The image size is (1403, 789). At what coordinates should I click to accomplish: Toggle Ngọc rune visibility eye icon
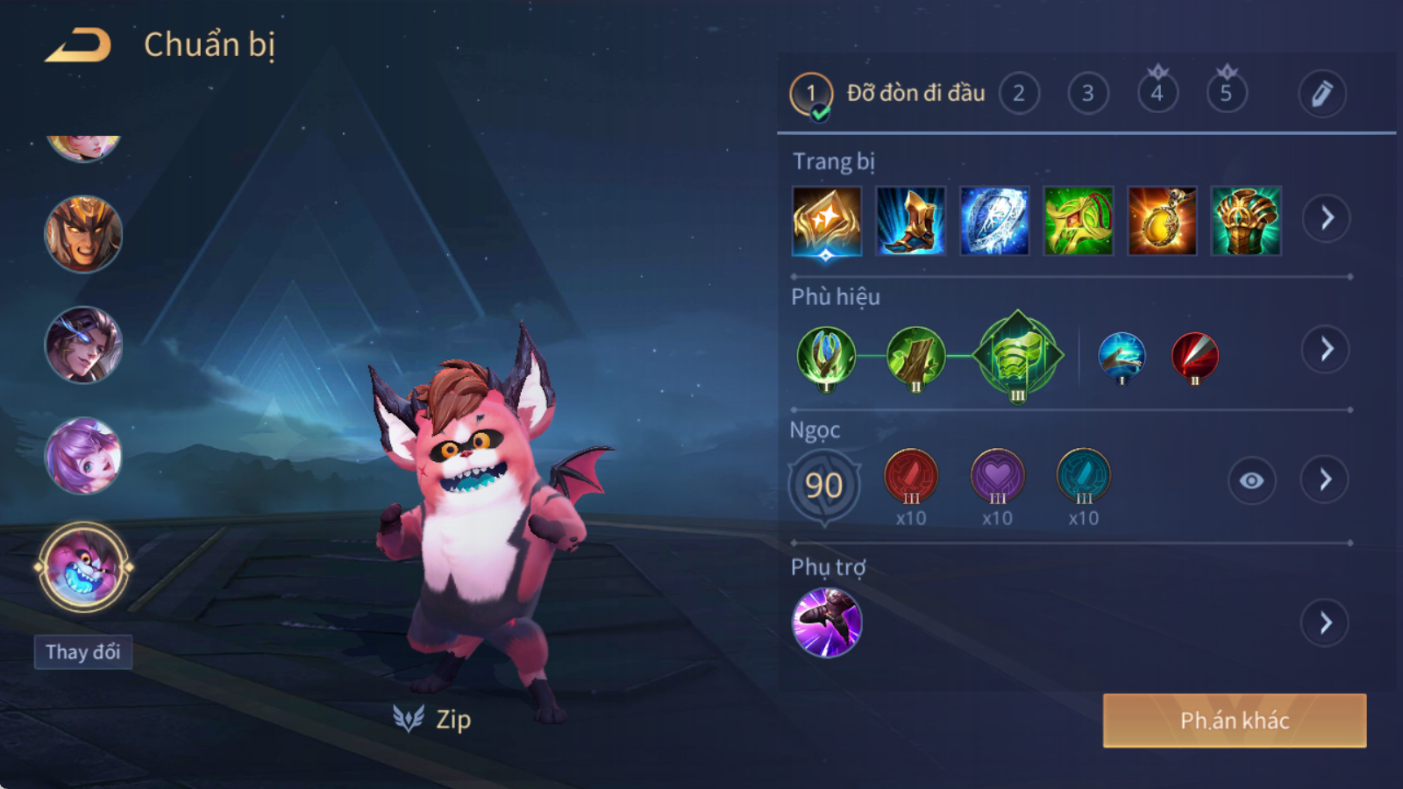pos(1251,481)
